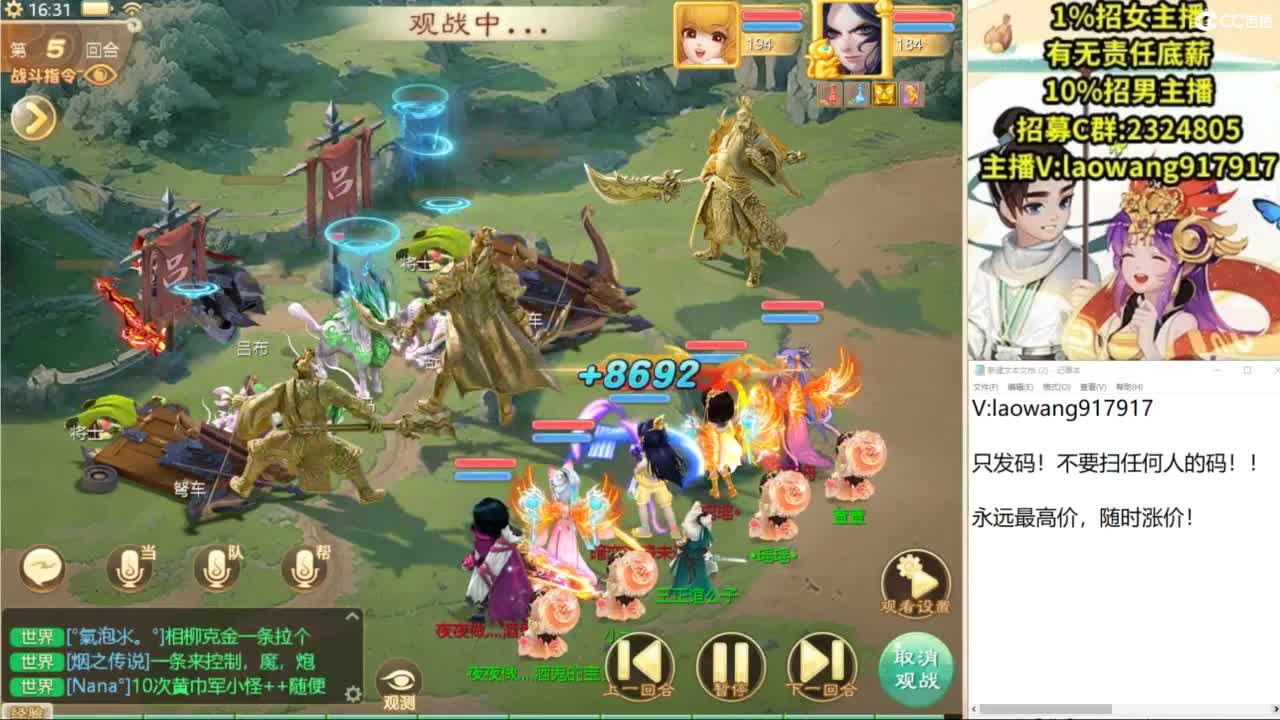Image resolution: width=1280 pixels, height=720 pixels.
Task: Select the blue potion item icon
Action: coord(857,95)
